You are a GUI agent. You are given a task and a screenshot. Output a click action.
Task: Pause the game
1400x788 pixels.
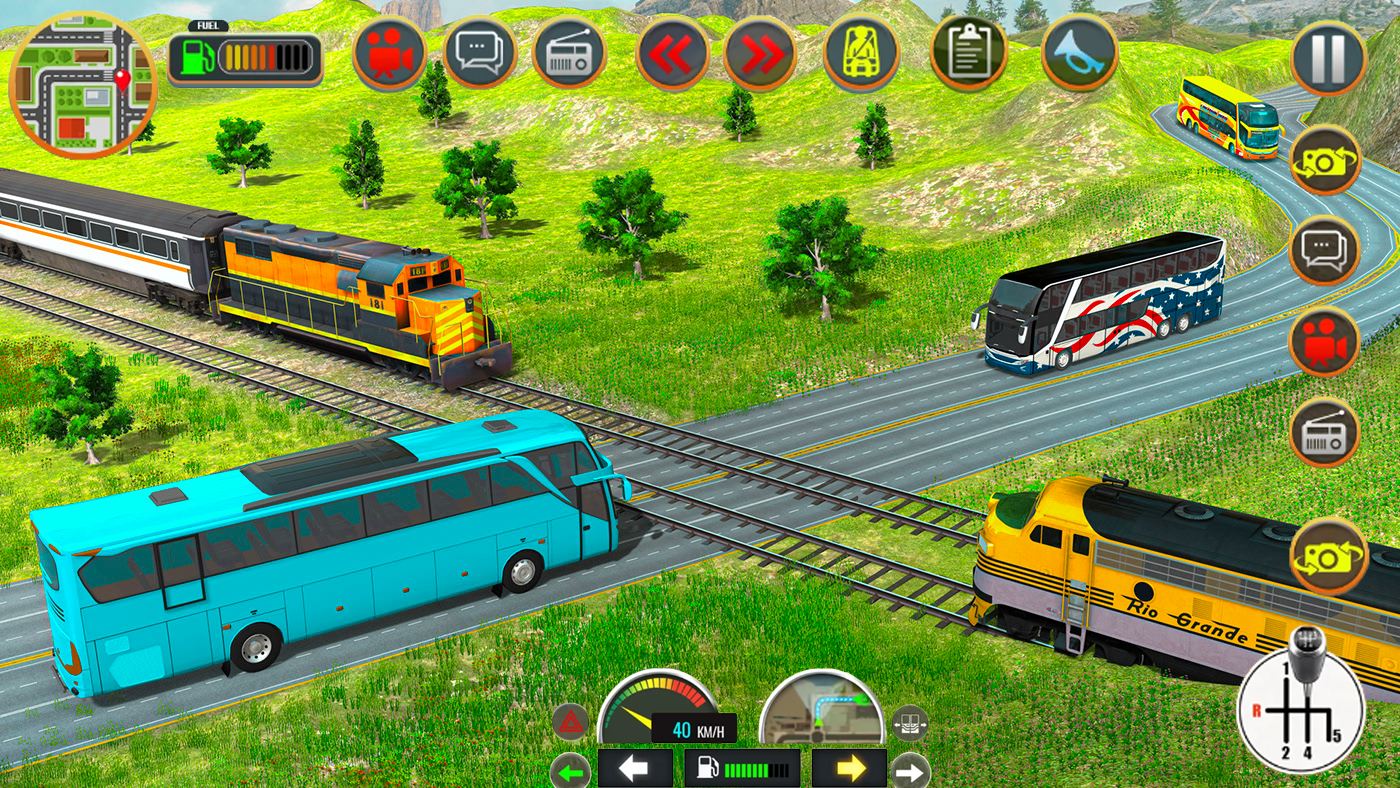tap(1328, 60)
